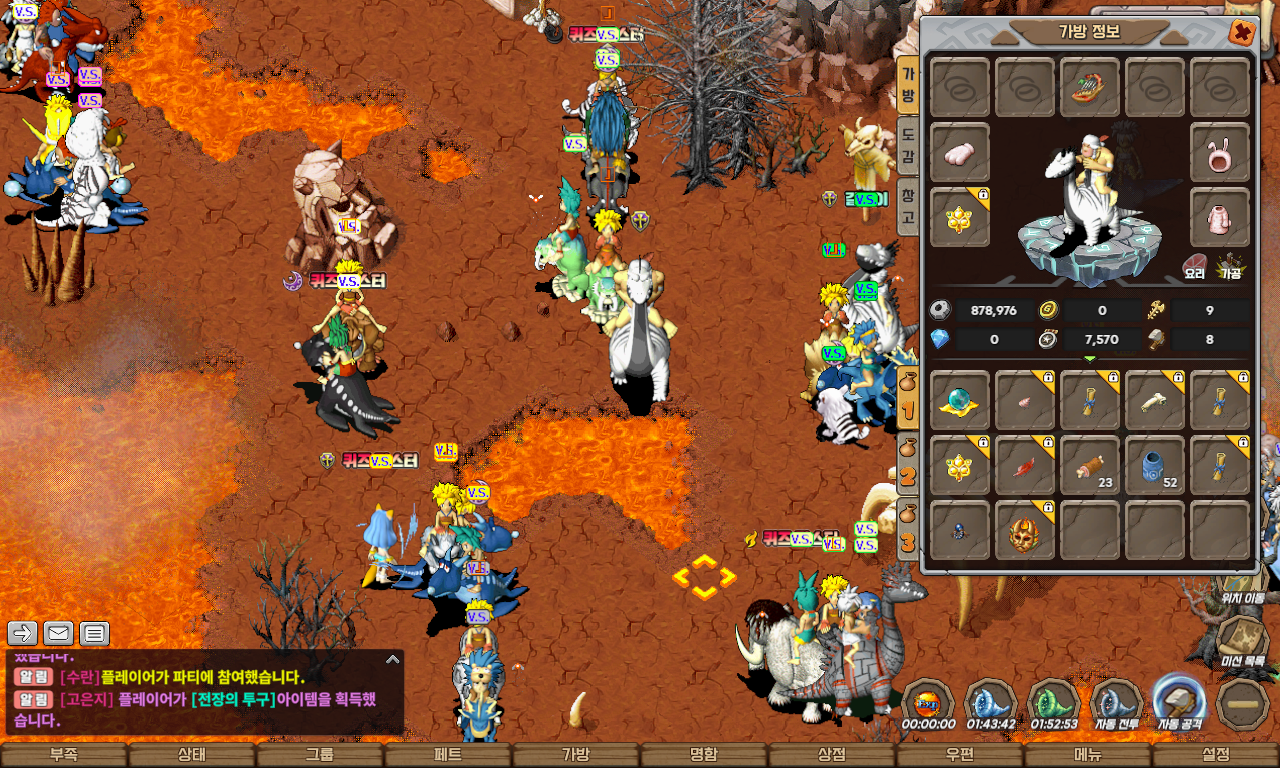The height and width of the screenshot is (768, 1280).
Task: Switch to the 도감 side tab
Action: click(908, 146)
